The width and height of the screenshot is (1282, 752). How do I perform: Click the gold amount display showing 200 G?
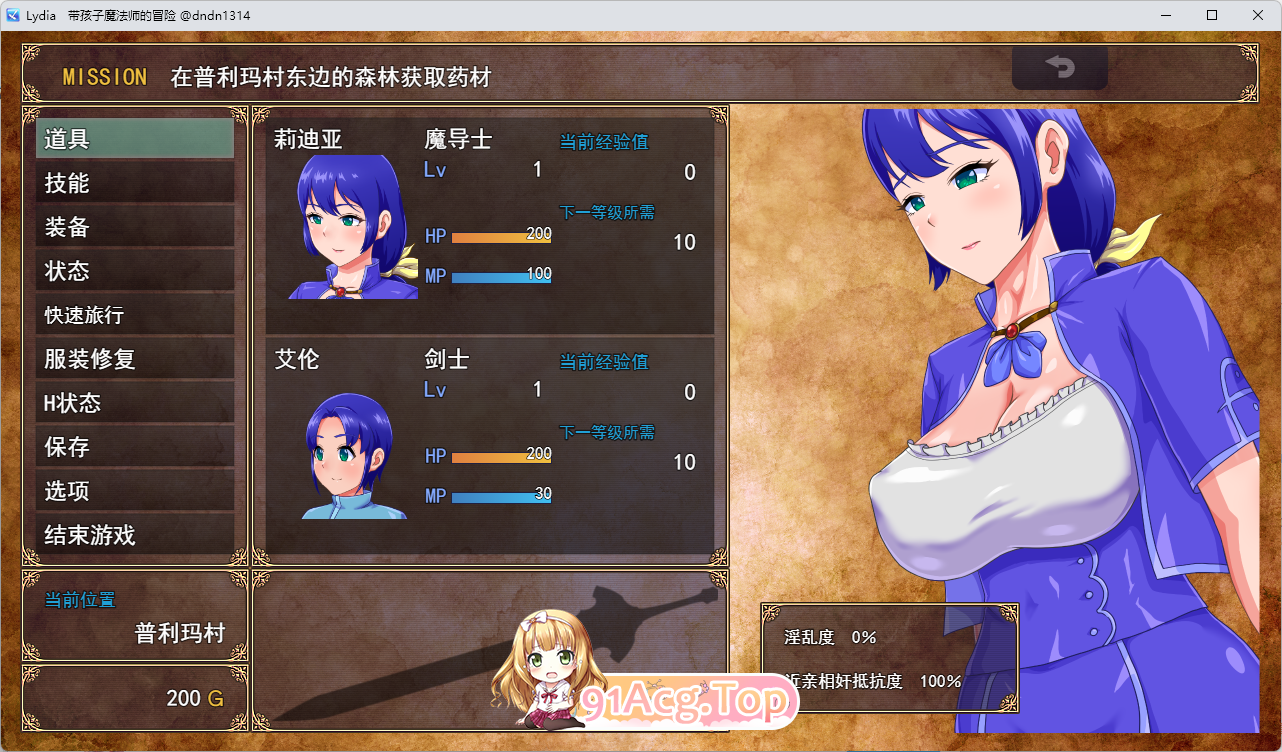(194, 699)
